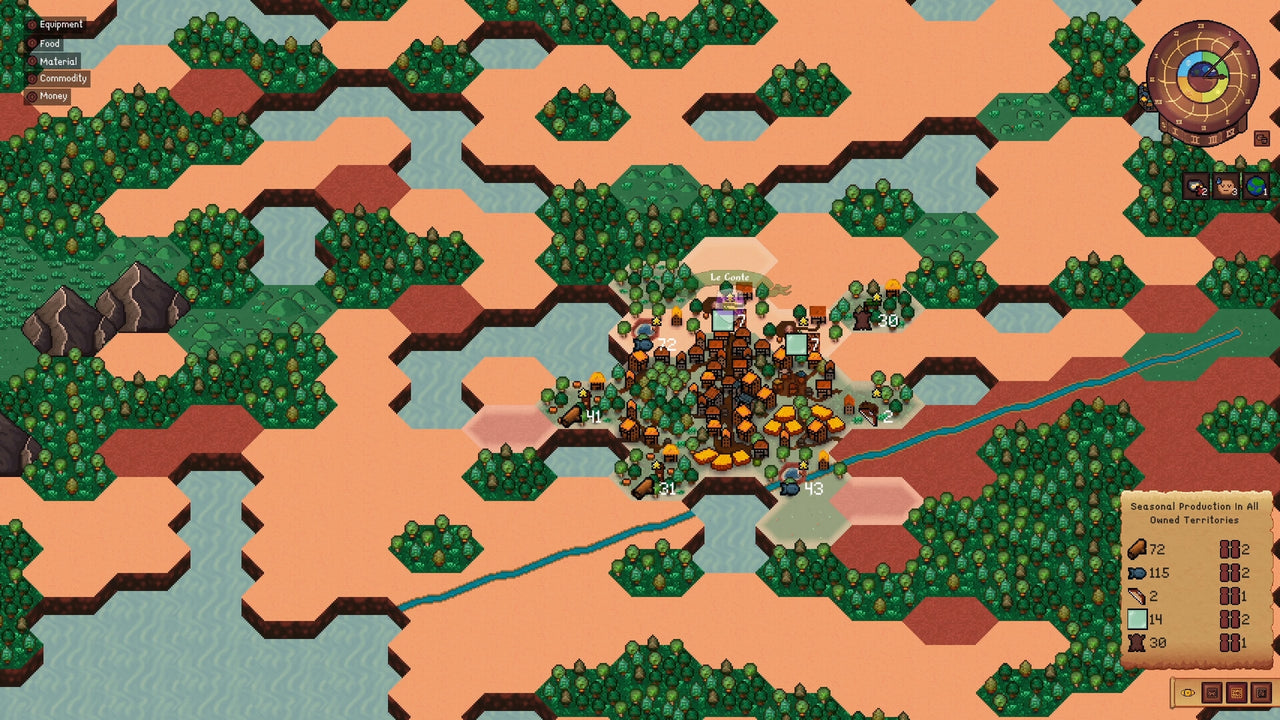Click the swap arrows button beside the astrolabe clock

coord(1261,138)
